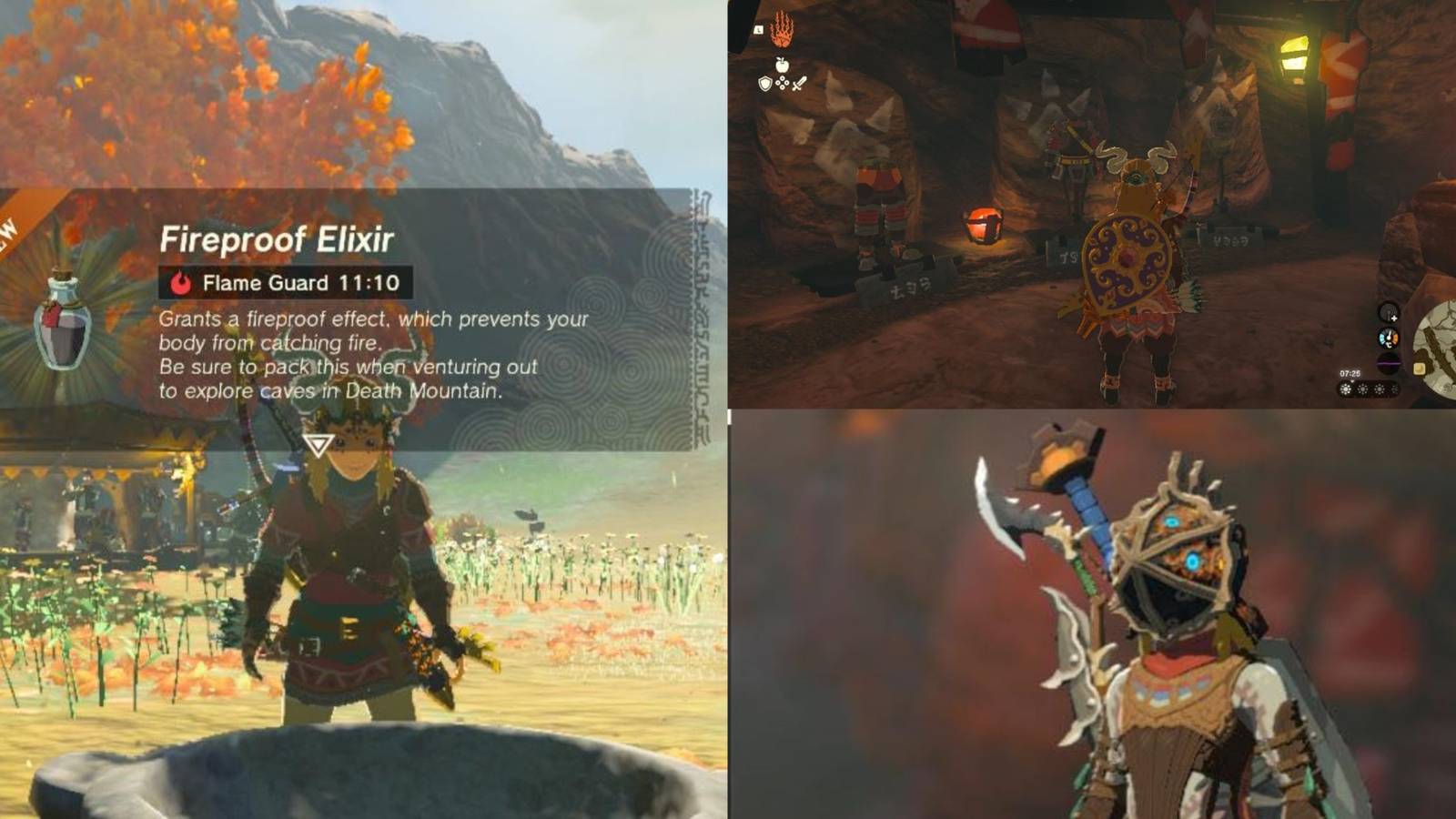
Task: Click the sword icon near the shield
Action: [798, 84]
